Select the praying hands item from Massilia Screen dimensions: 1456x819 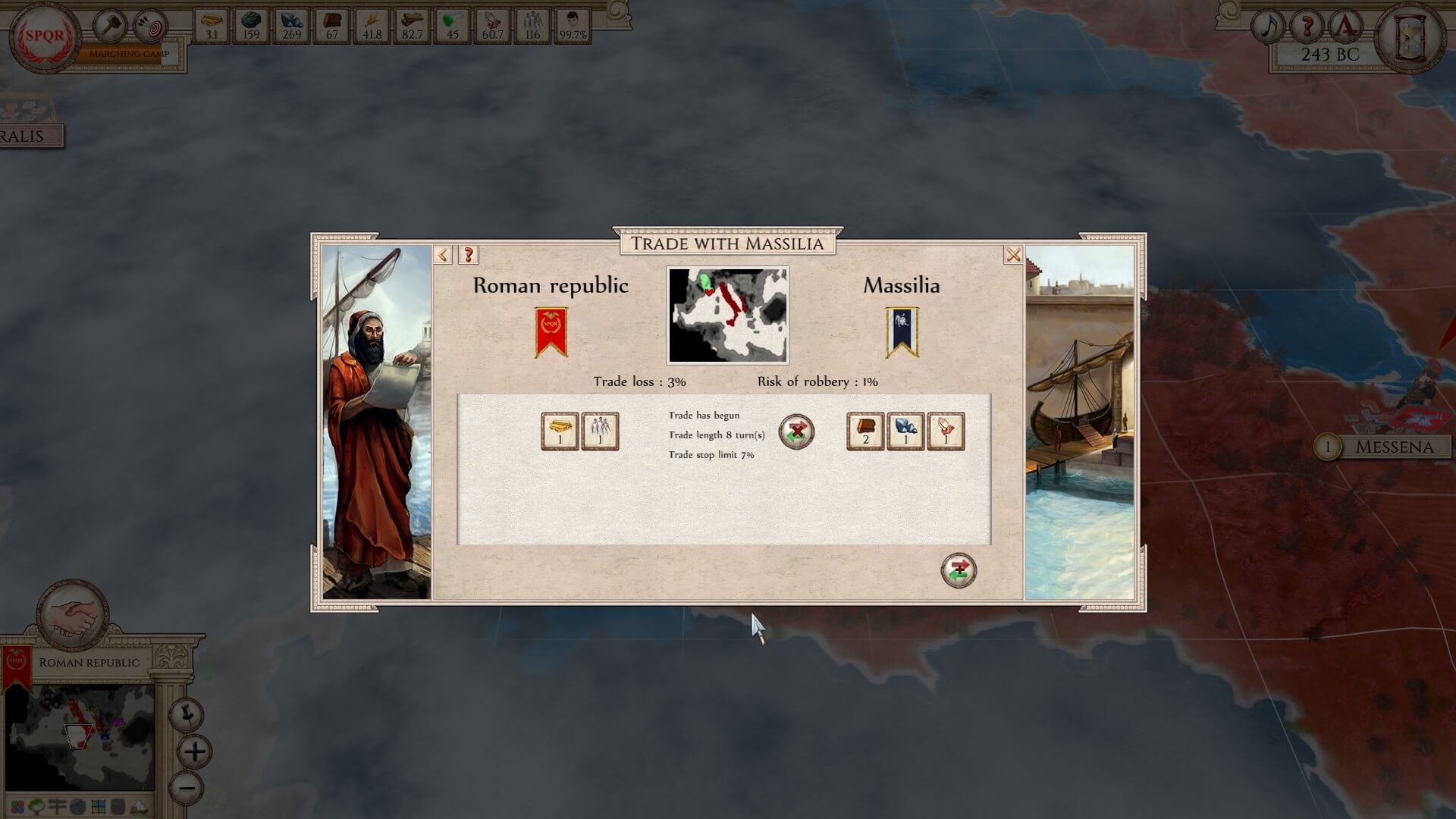pos(946,431)
